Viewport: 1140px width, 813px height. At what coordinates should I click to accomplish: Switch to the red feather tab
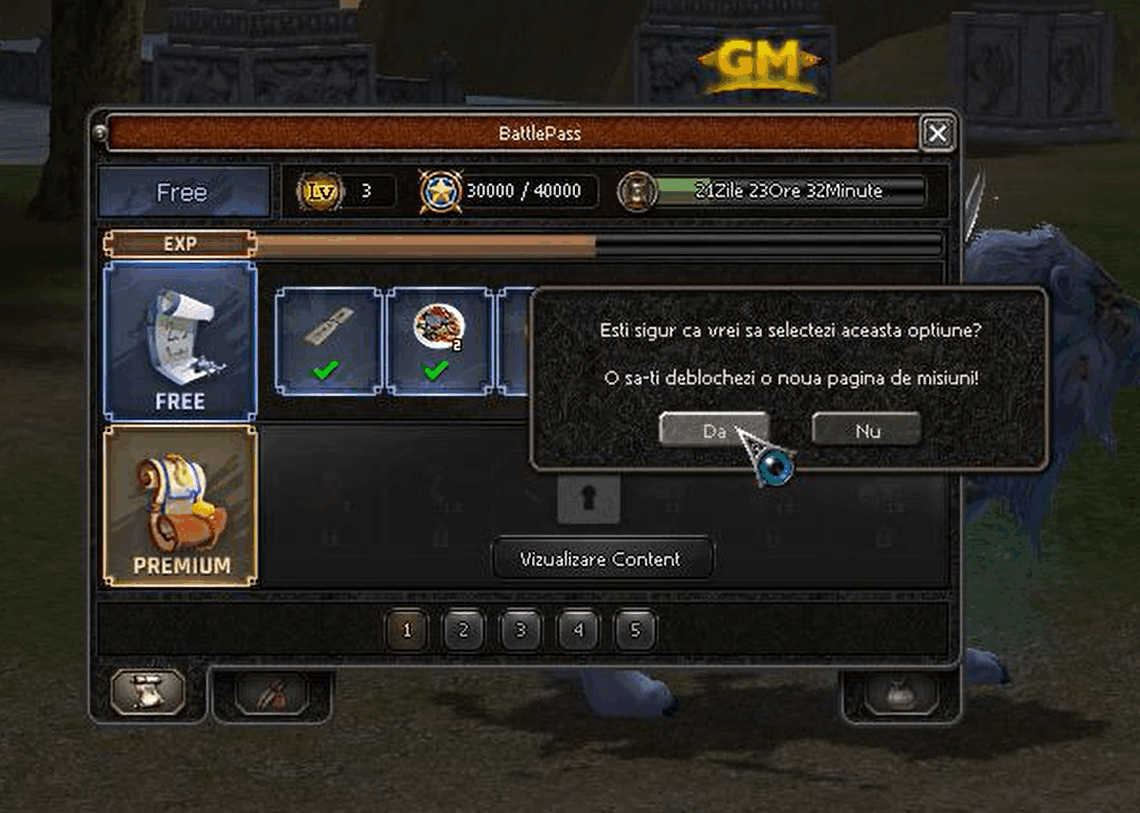(x=271, y=692)
